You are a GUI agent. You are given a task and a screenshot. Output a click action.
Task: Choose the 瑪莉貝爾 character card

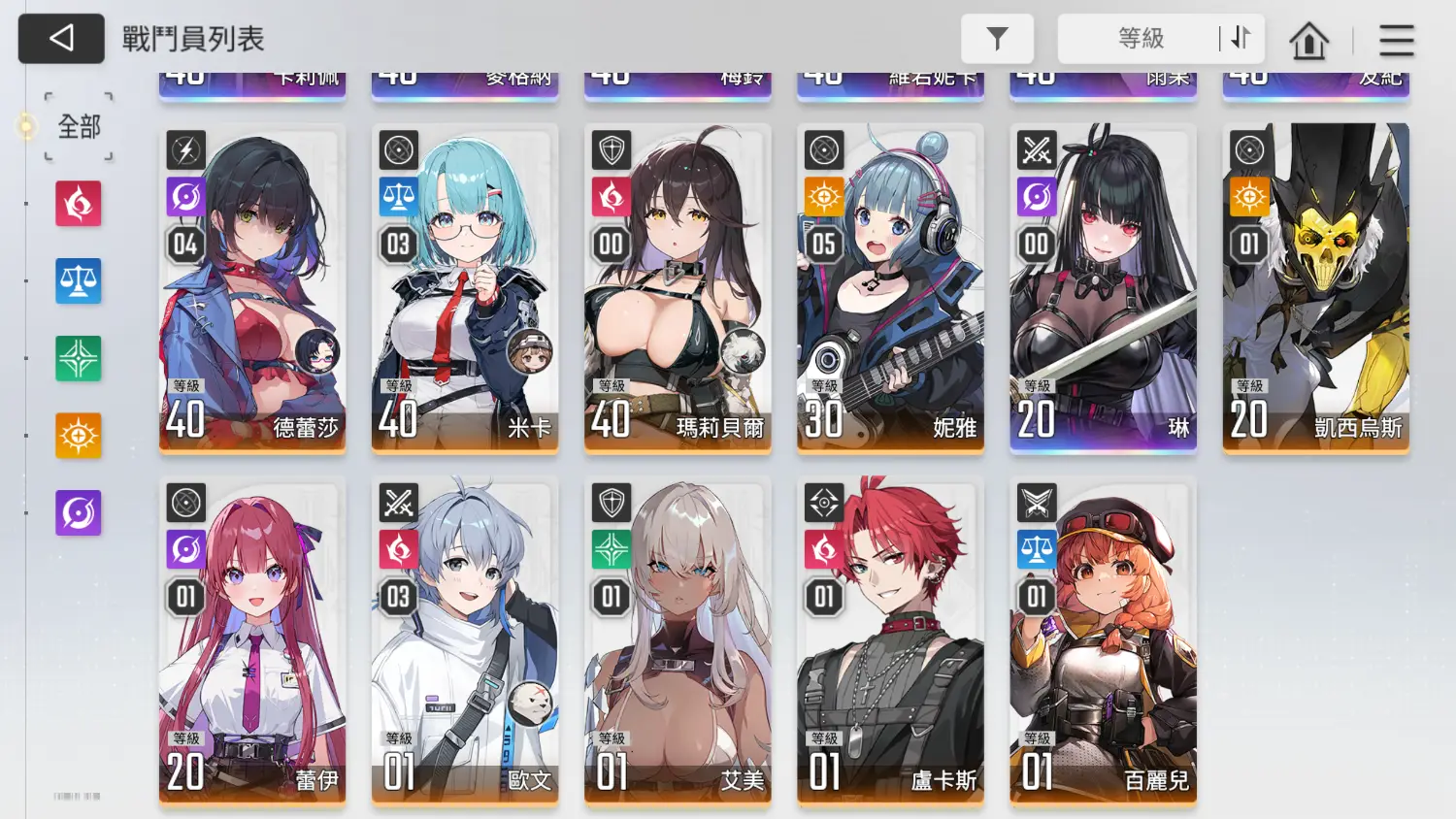678,288
